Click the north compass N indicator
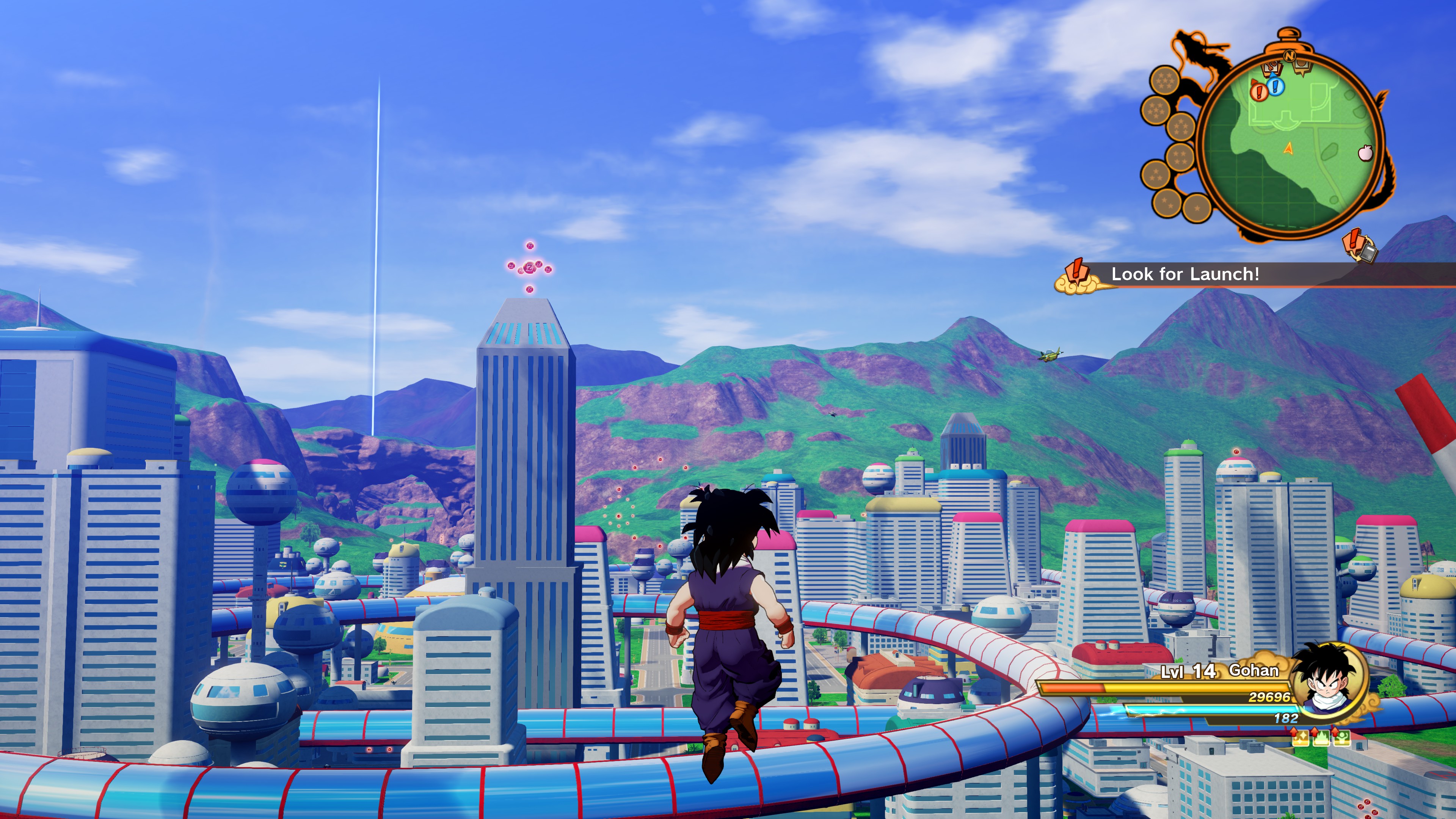1456x819 pixels. coord(1289,55)
